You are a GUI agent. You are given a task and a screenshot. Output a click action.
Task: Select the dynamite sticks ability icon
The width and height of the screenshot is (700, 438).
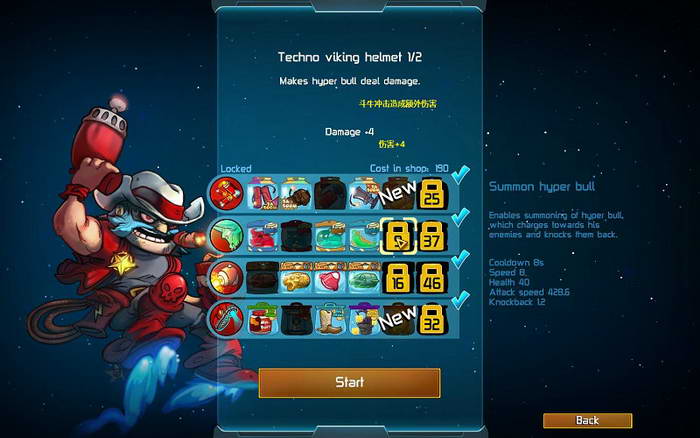click(226, 193)
